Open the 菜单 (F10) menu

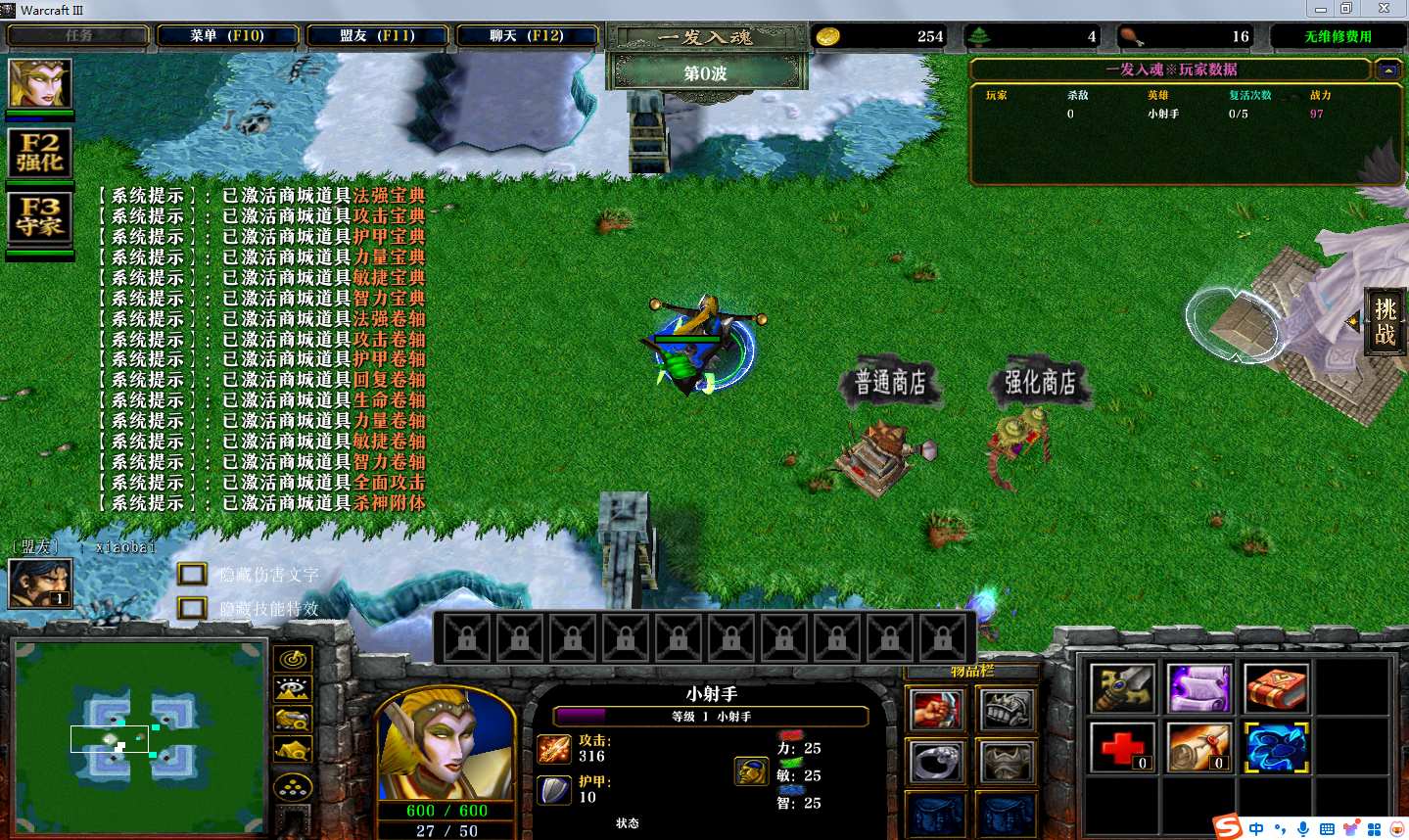(x=227, y=36)
